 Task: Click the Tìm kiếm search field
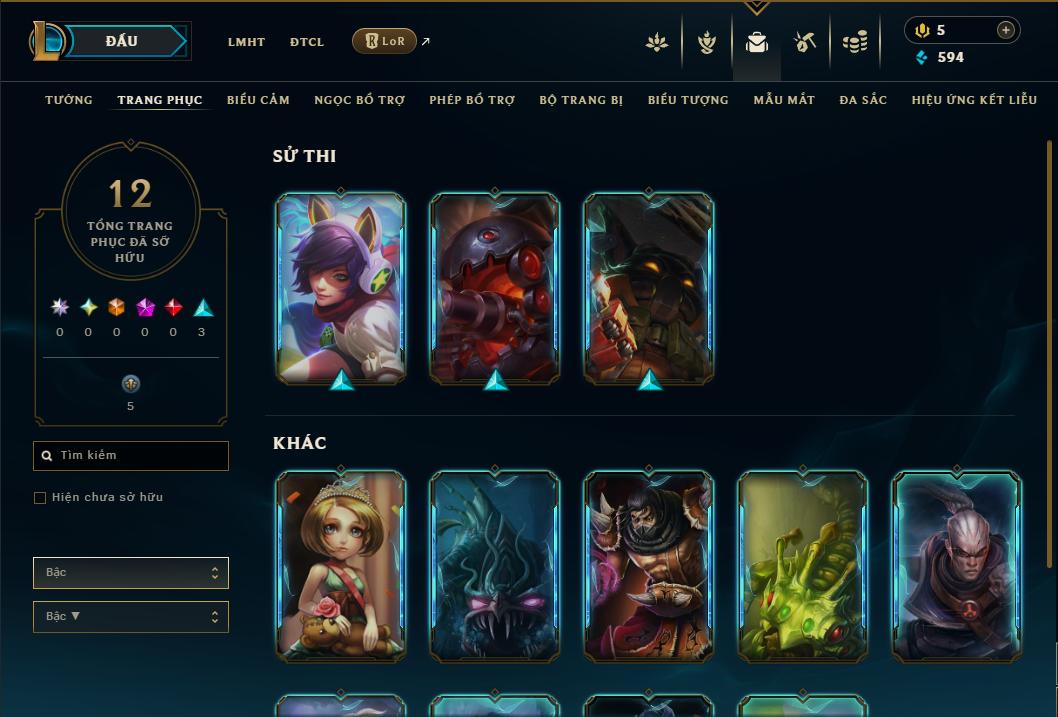pos(131,456)
